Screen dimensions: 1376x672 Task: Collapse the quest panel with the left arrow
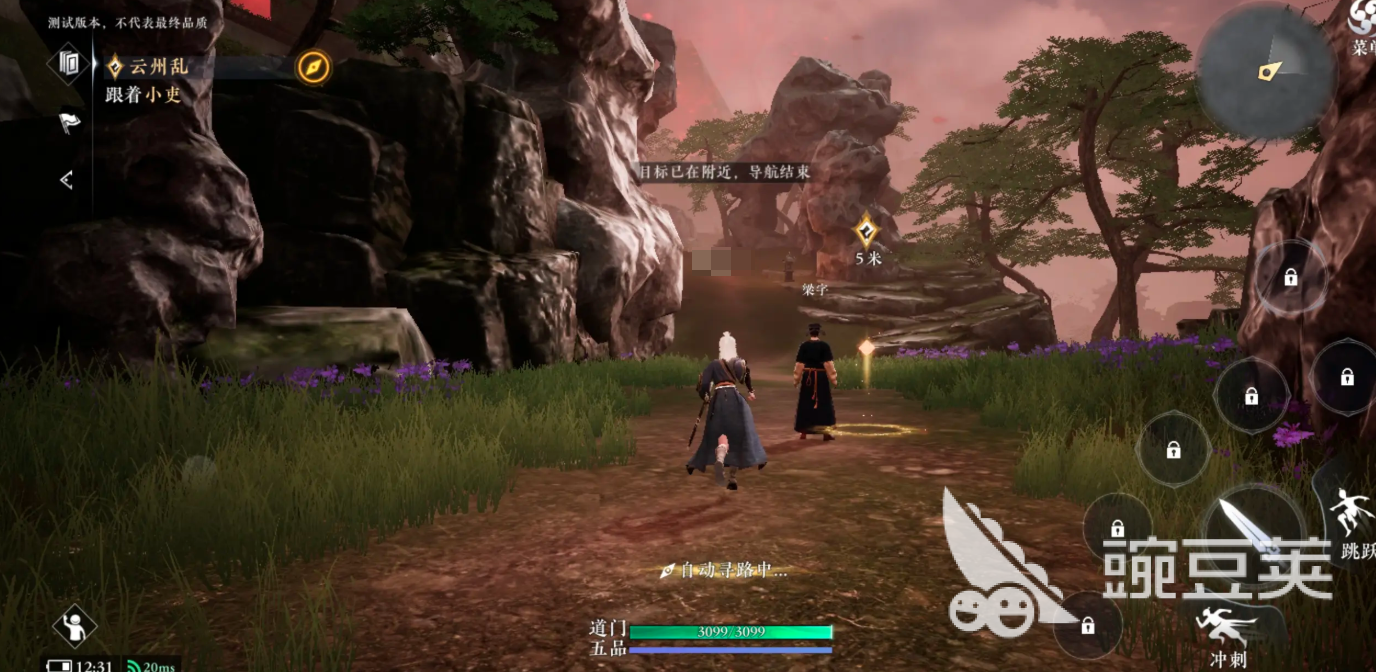(67, 180)
